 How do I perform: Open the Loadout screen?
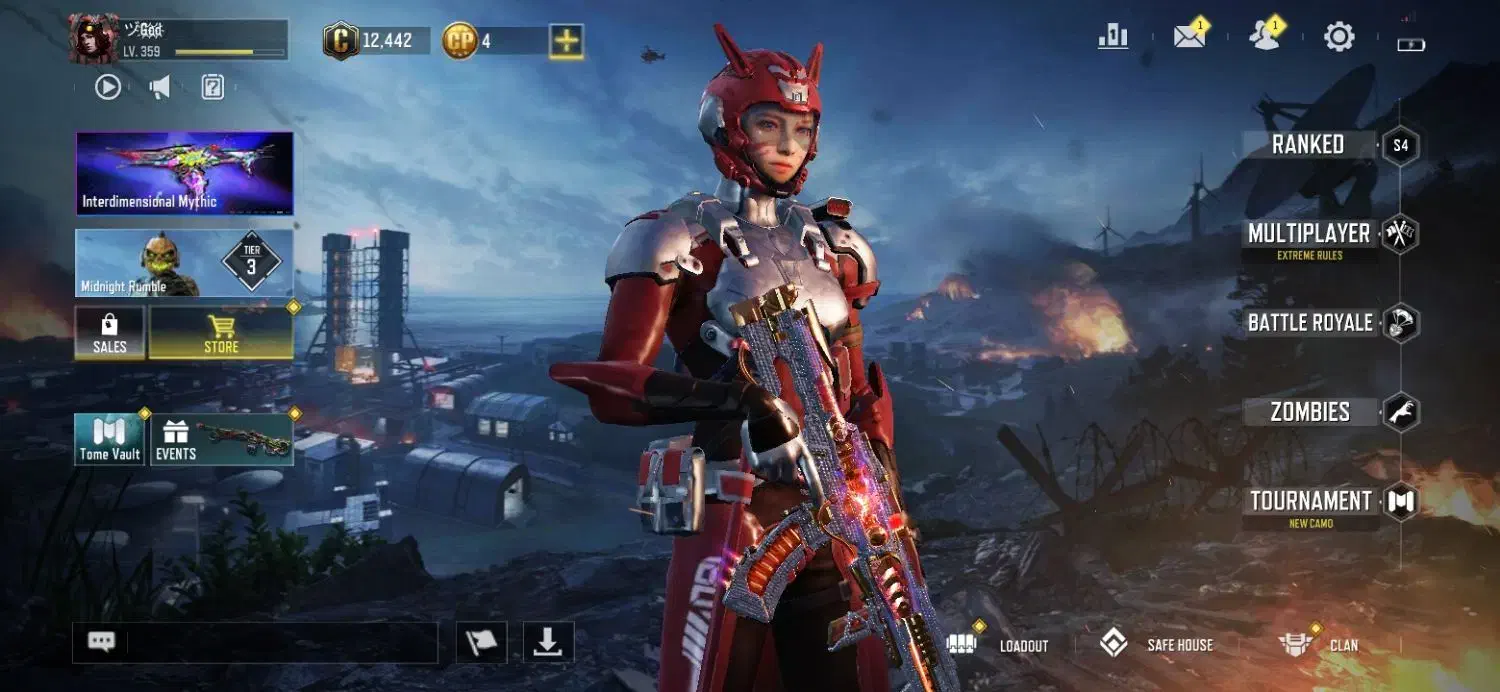pos(1000,645)
